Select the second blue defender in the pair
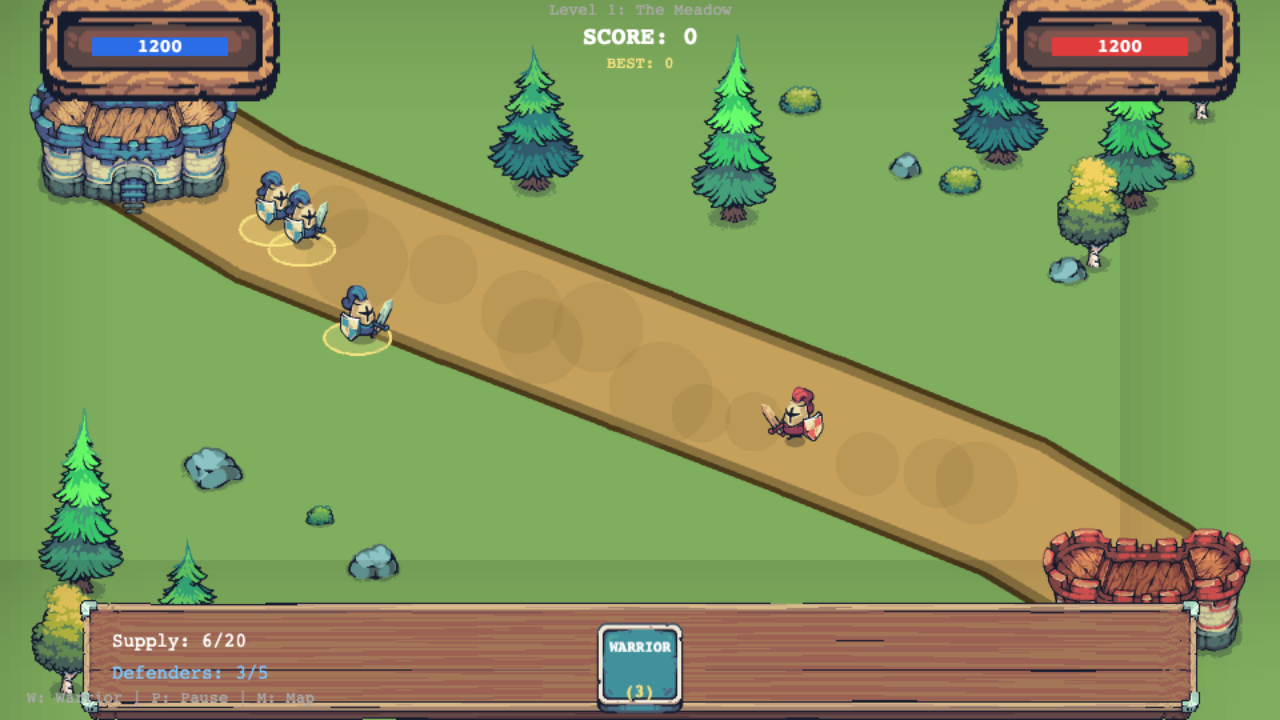Image resolution: width=1280 pixels, height=720 pixels. point(300,215)
